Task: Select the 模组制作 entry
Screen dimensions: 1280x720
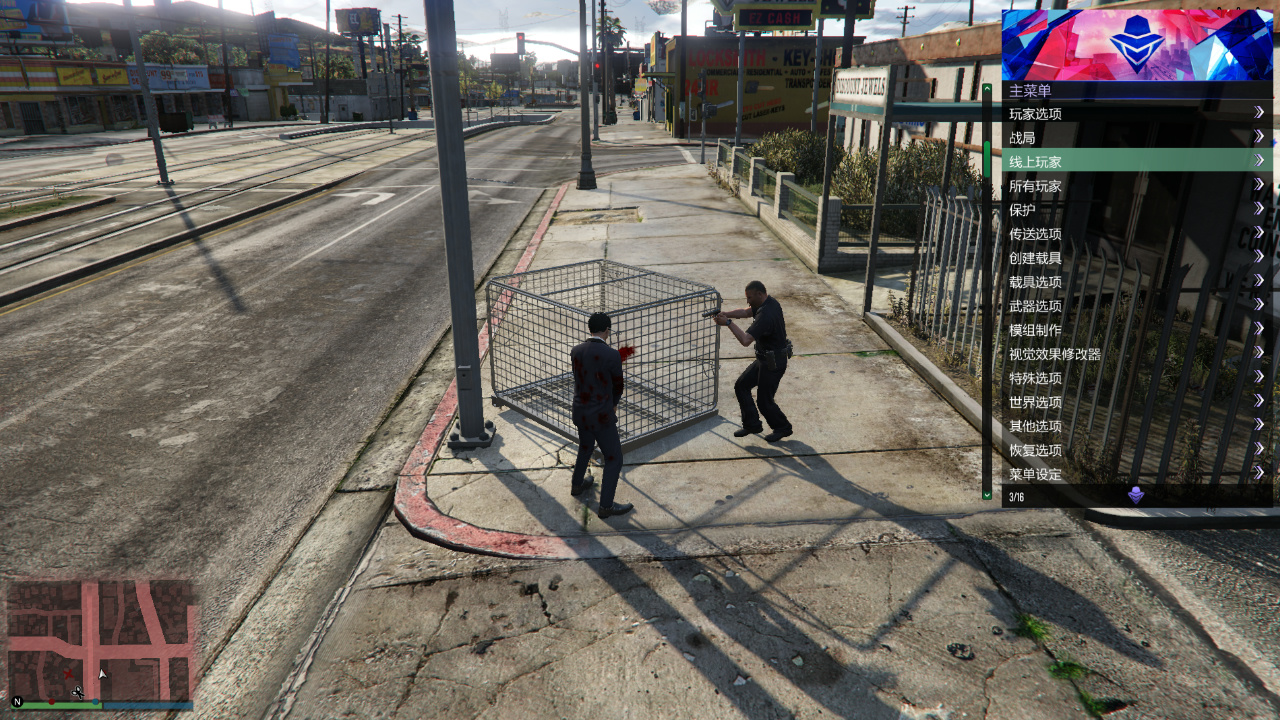Action: coord(1135,330)
